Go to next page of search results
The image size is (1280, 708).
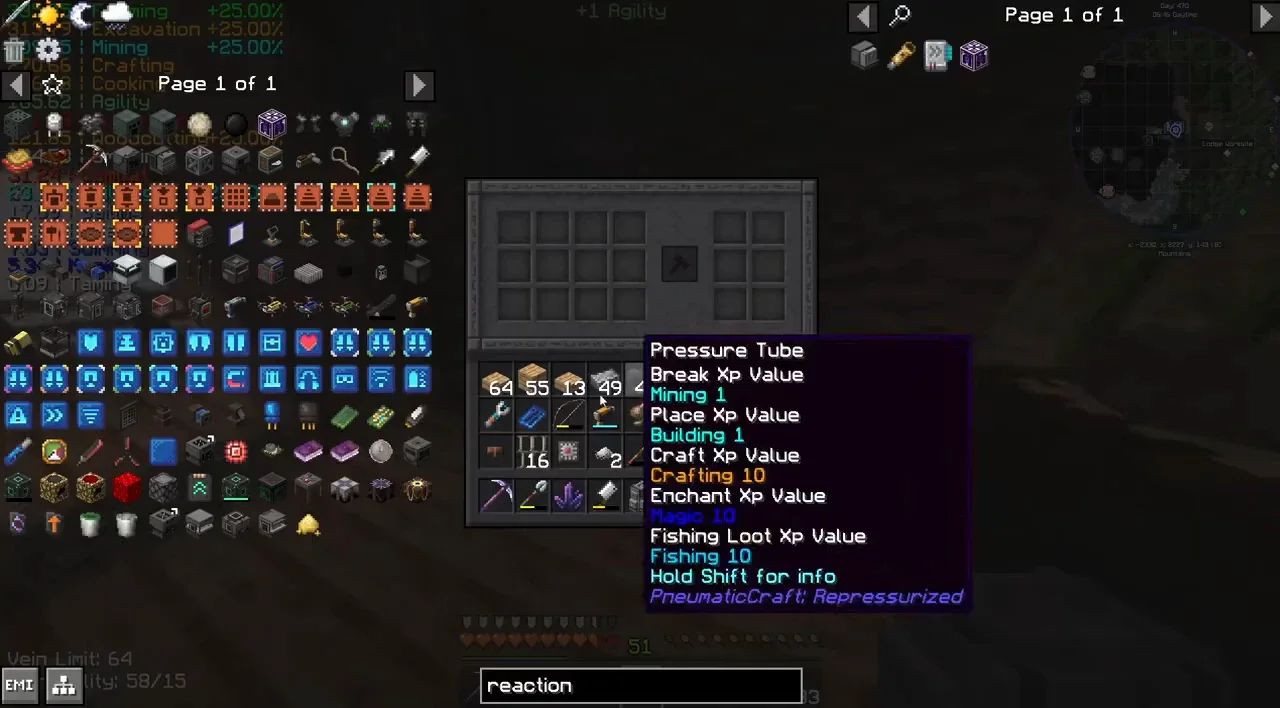(1264, 16)
